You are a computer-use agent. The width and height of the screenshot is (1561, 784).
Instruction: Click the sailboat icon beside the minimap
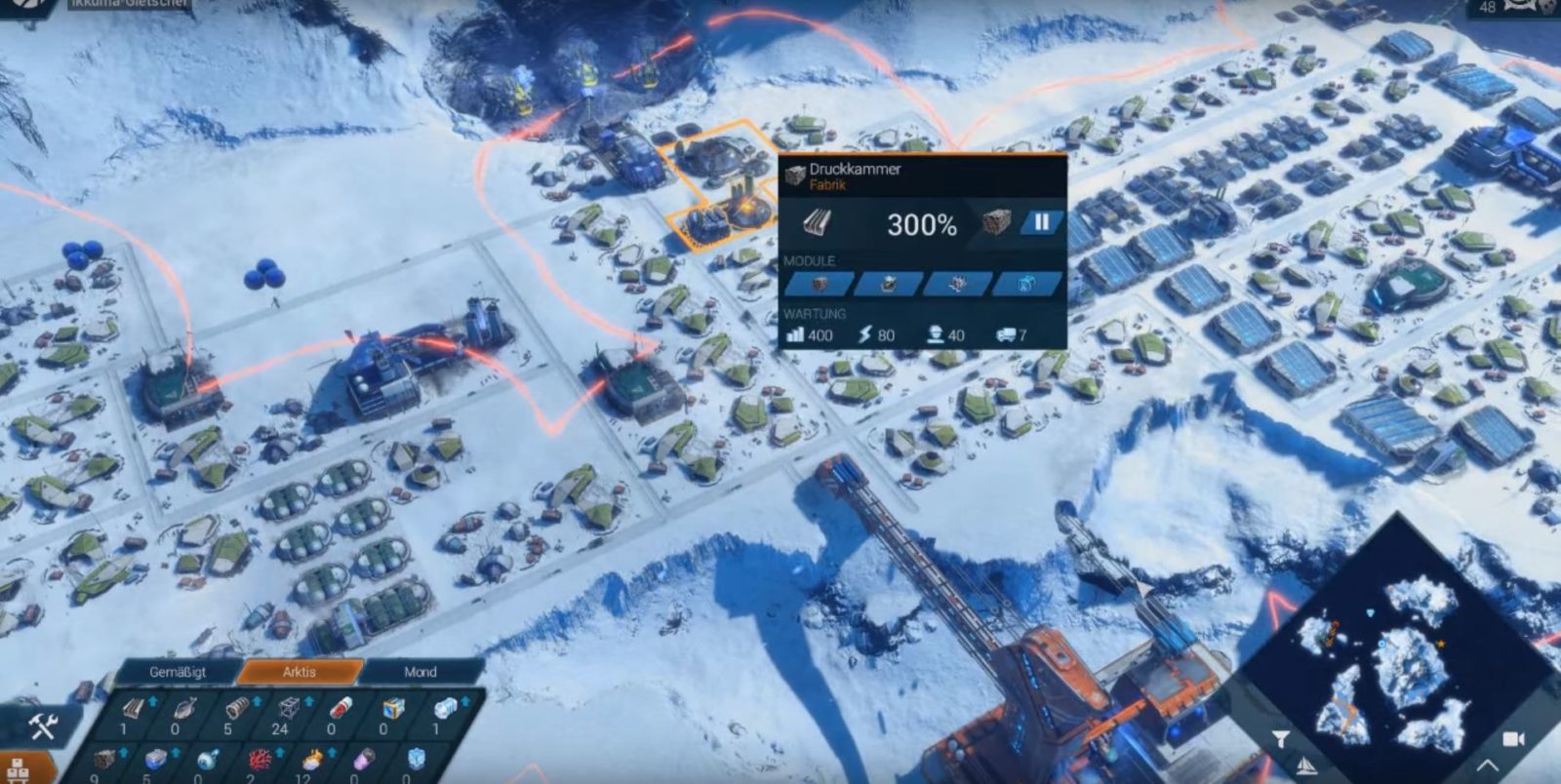pyautogui.click(x=1305, y=766)
